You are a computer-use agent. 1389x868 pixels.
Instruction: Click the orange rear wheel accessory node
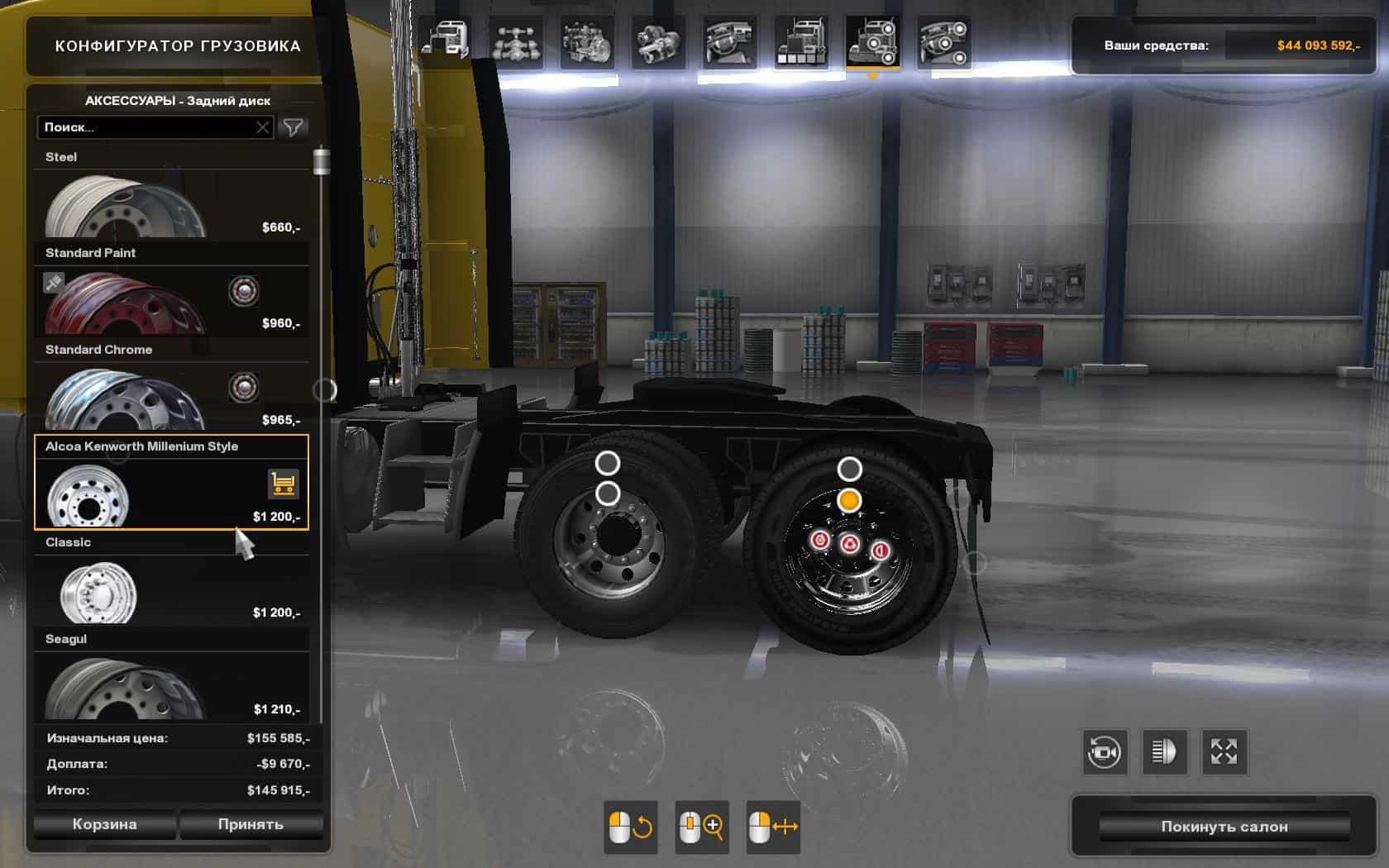[x=849, y=500]
